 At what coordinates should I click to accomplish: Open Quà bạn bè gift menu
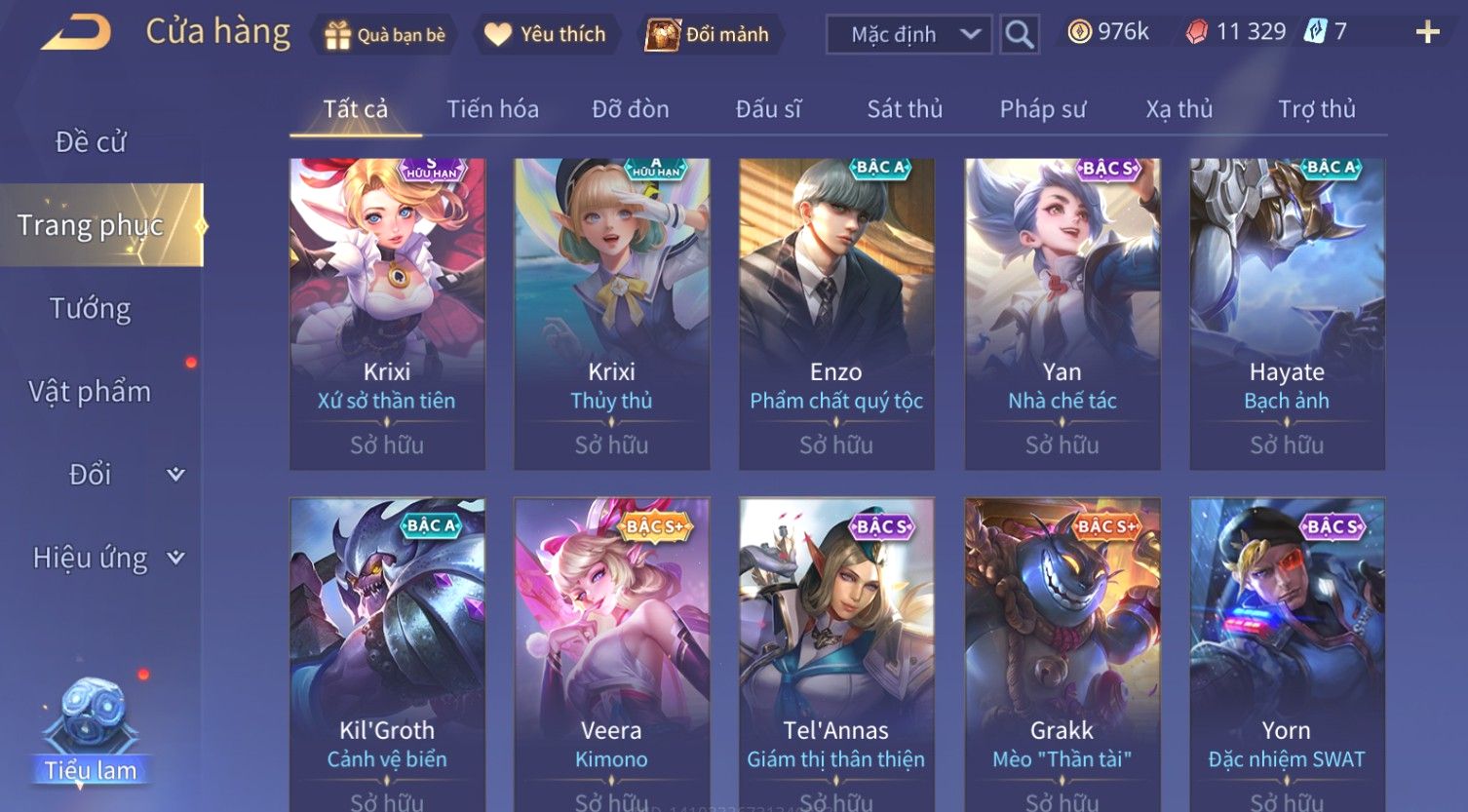[385, 35]
